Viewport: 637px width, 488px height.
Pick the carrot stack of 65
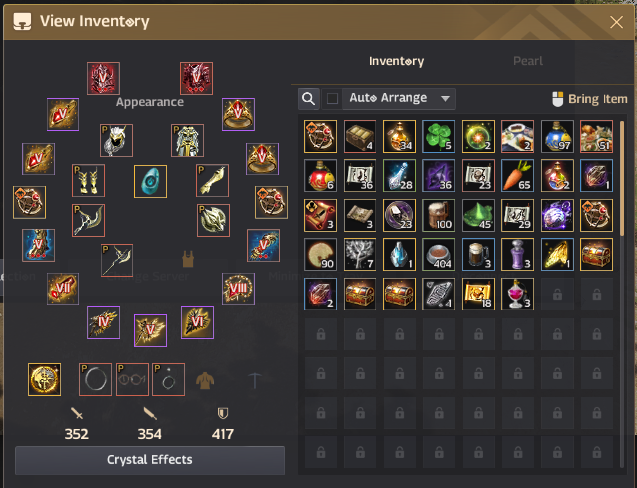[517, 175]
